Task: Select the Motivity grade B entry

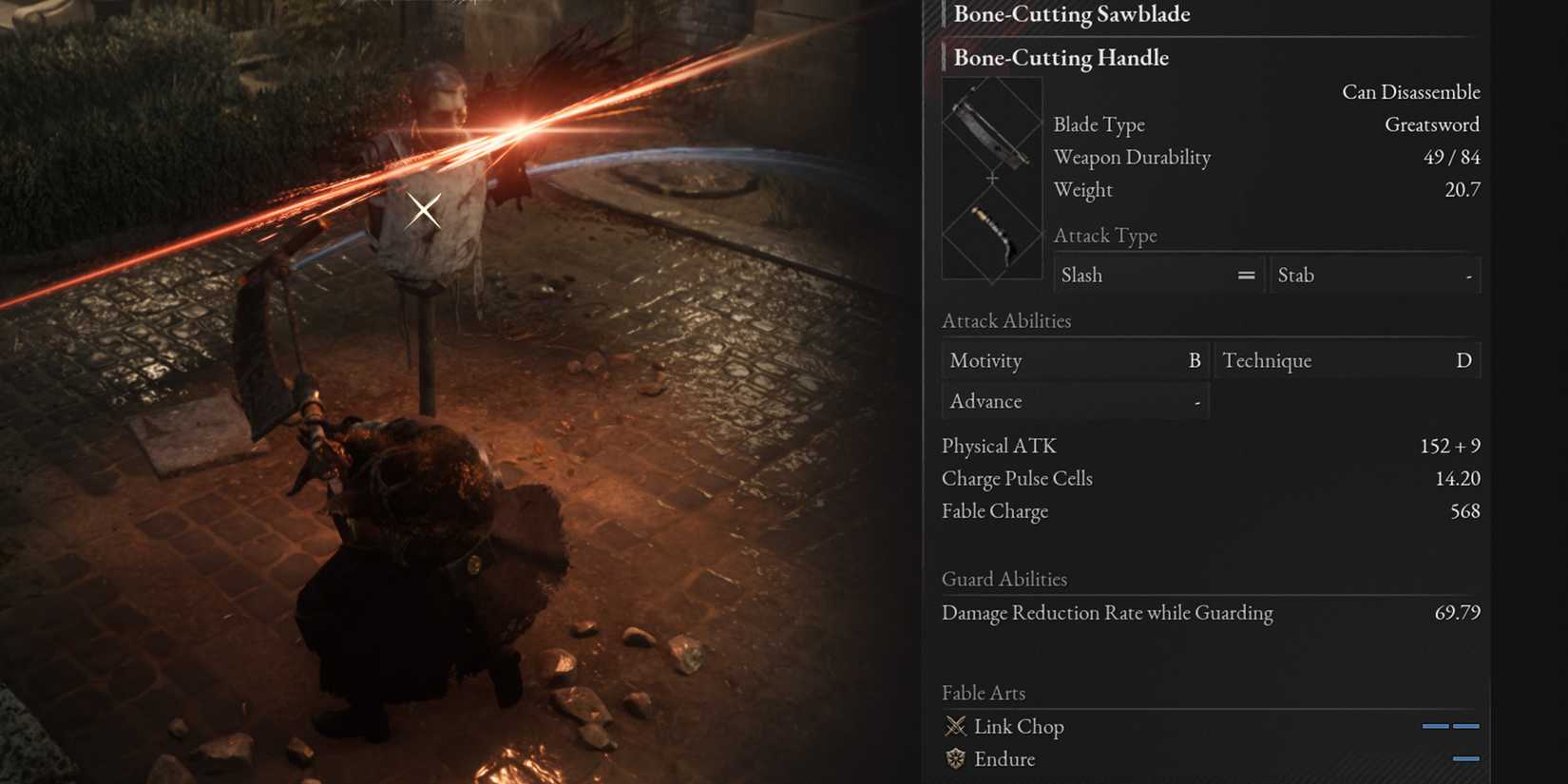Action: (1074, 360)
